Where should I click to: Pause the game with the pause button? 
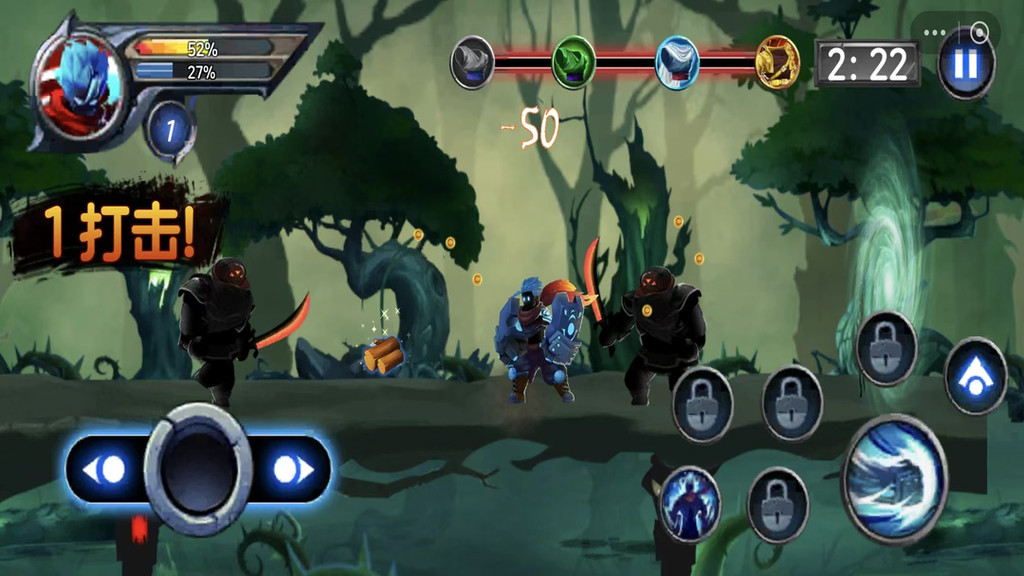tap(966, 66)
